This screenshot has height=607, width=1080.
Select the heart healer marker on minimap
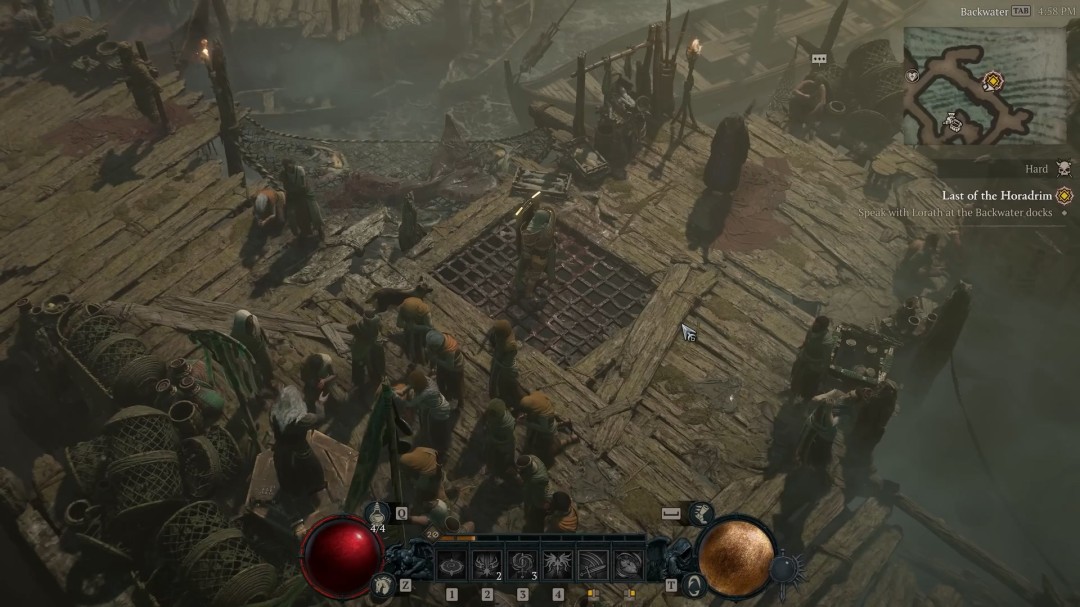pos(912,76)
